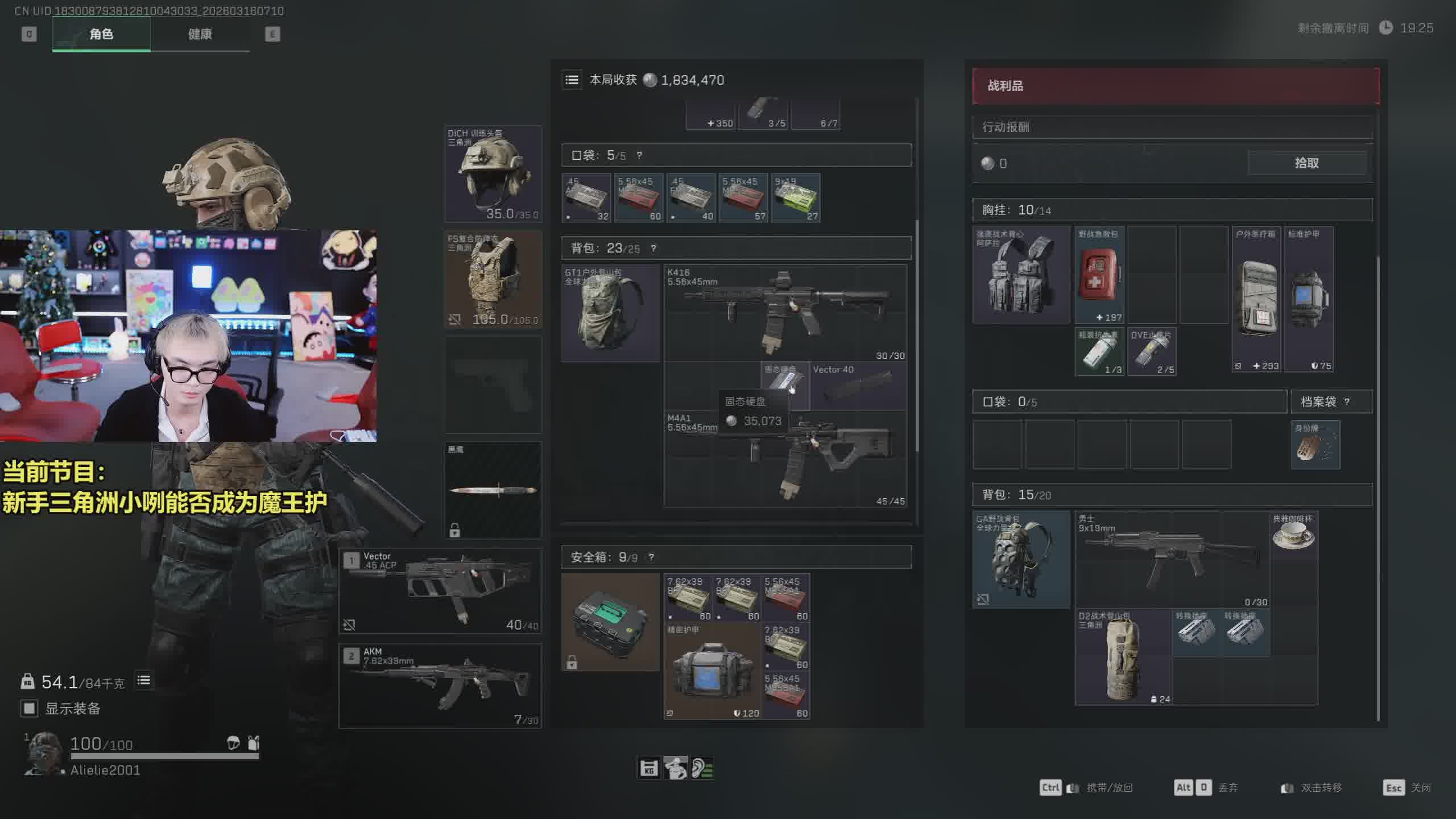Choose the DICH training helmet slot
This screenshot has height=819, width=1456.
493,173
